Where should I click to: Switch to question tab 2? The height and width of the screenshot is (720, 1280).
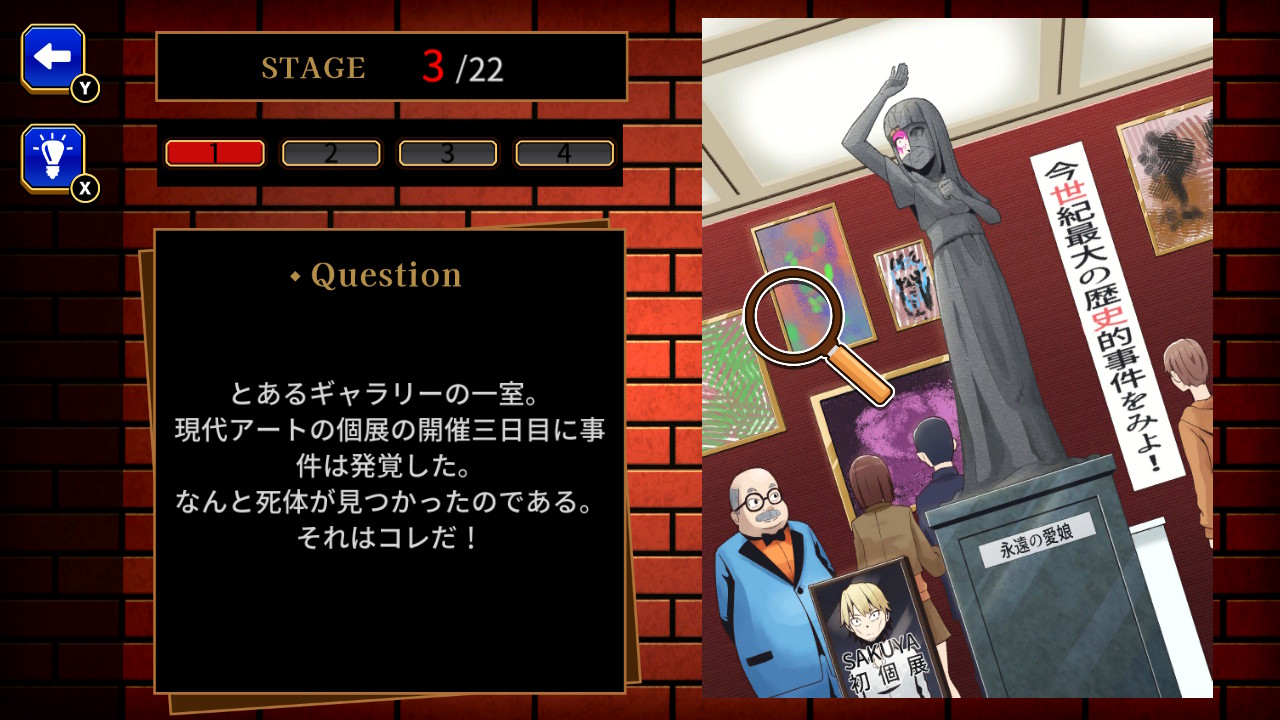[331, 153]
